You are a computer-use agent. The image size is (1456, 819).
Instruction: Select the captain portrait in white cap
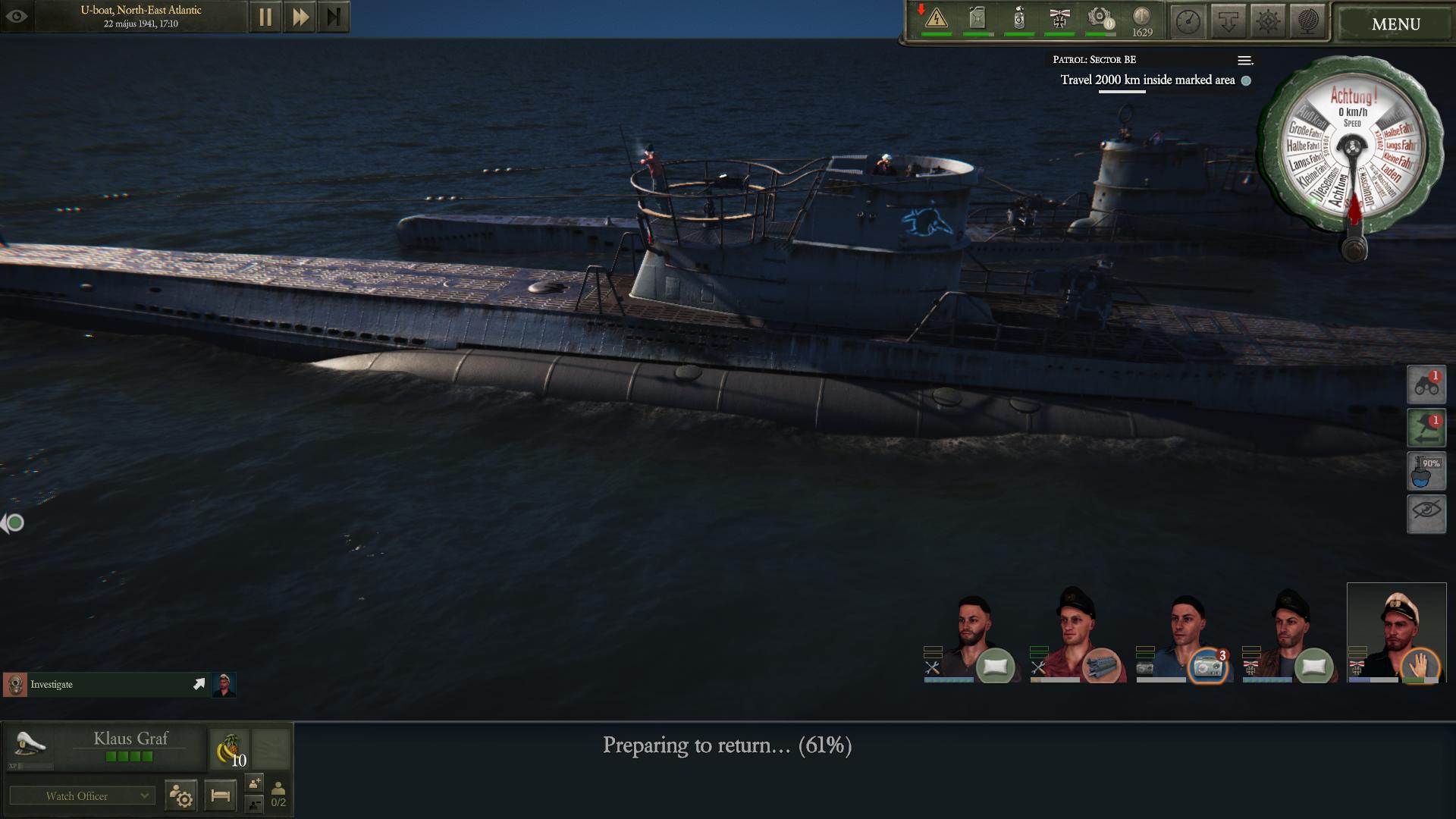coord(1396,632)
